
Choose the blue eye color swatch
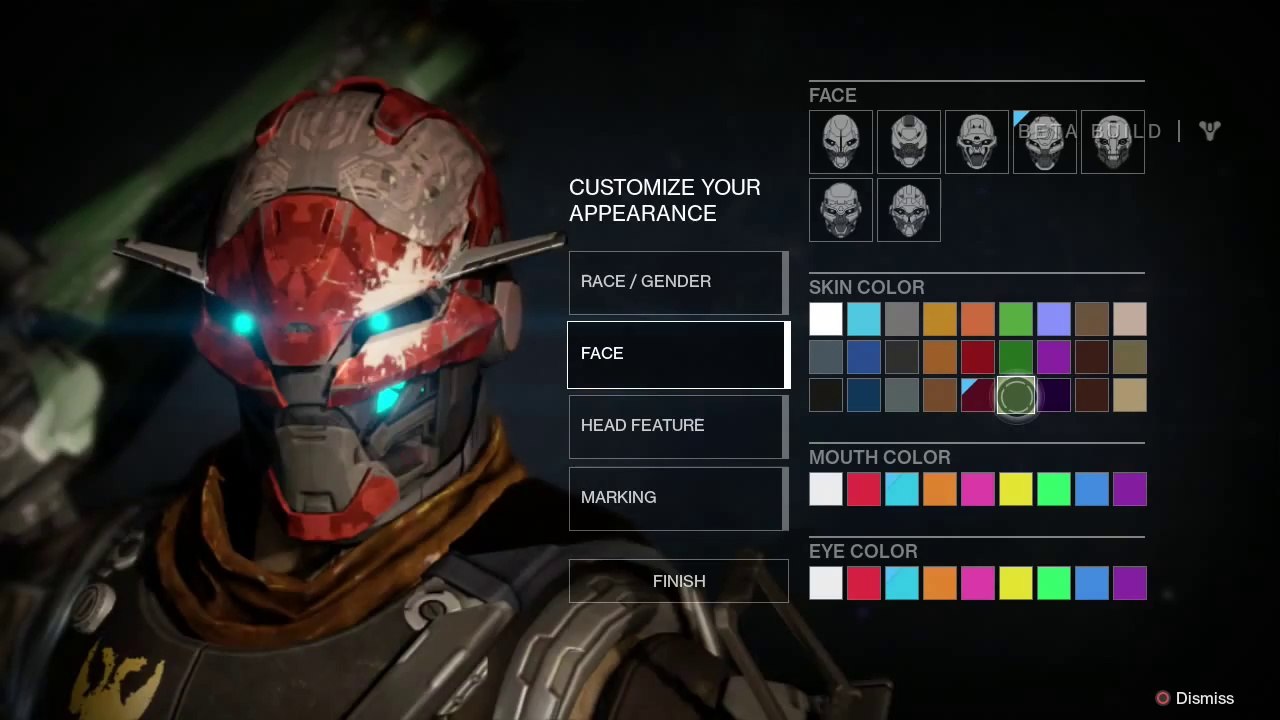pyautogui.click(x=1092, y=583)
